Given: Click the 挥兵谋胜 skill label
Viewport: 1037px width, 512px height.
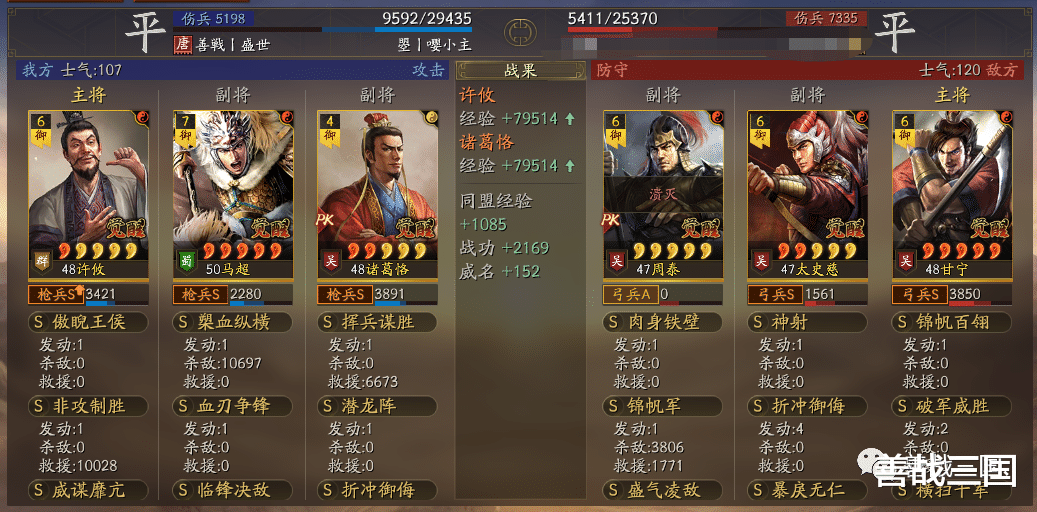Looking at the screenshot, I should click(376, 322).
